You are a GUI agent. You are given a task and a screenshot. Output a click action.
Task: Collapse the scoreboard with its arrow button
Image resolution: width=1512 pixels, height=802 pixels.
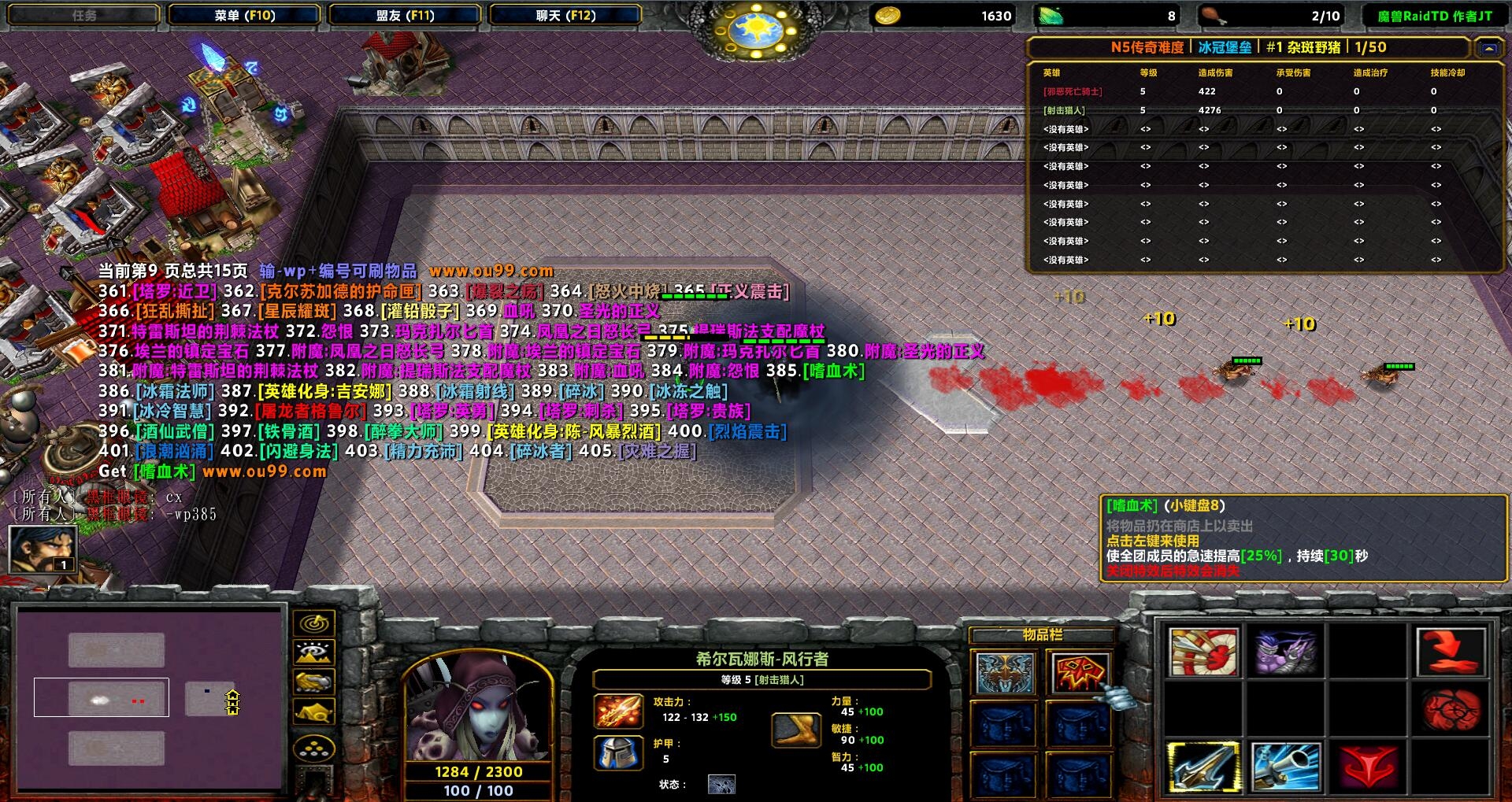1488,48
